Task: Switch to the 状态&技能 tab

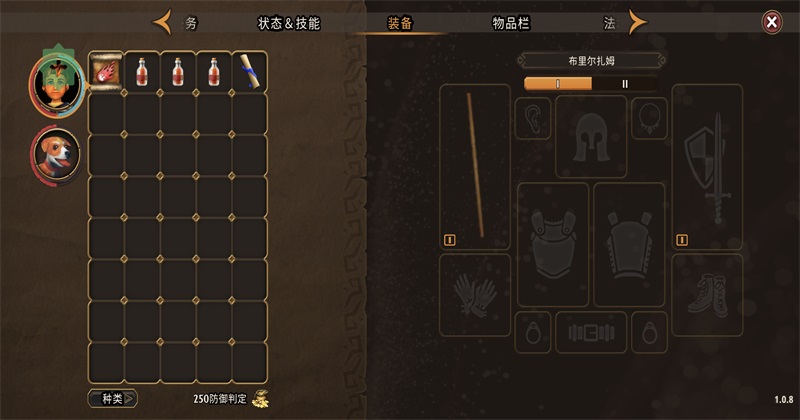Action: click(289, 23)
